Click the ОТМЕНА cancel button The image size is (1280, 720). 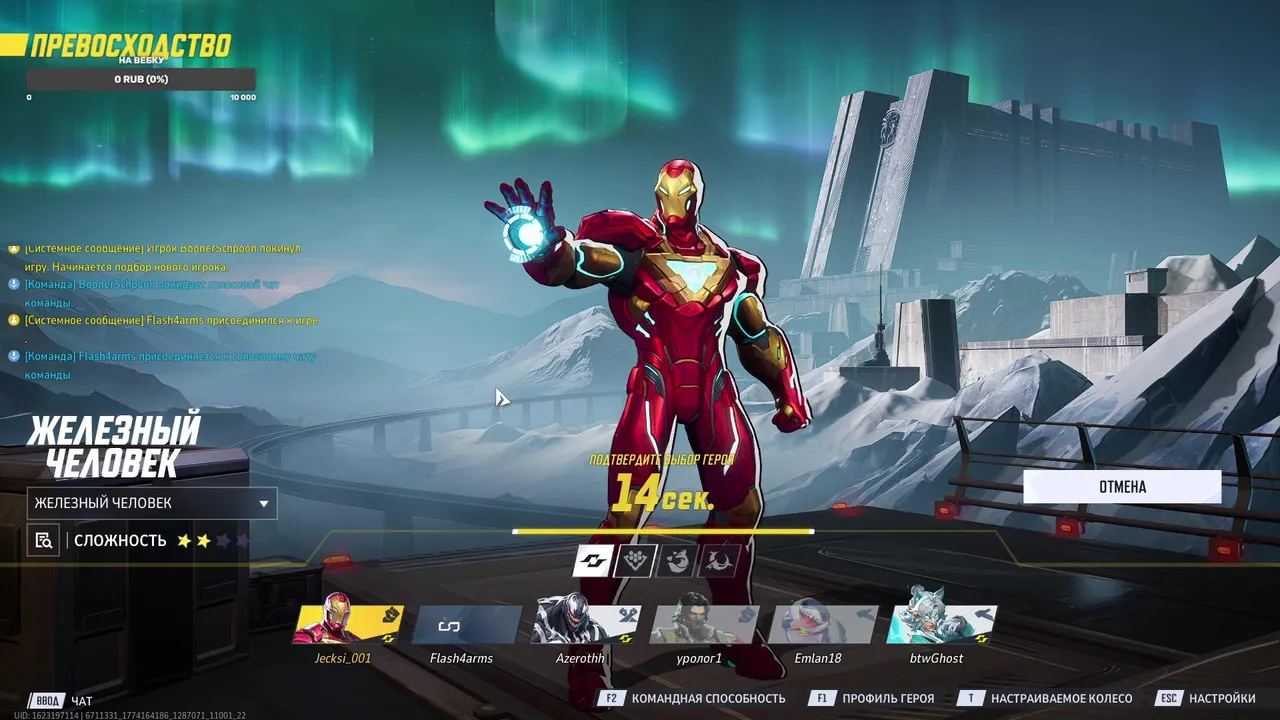click(1122, 487)
